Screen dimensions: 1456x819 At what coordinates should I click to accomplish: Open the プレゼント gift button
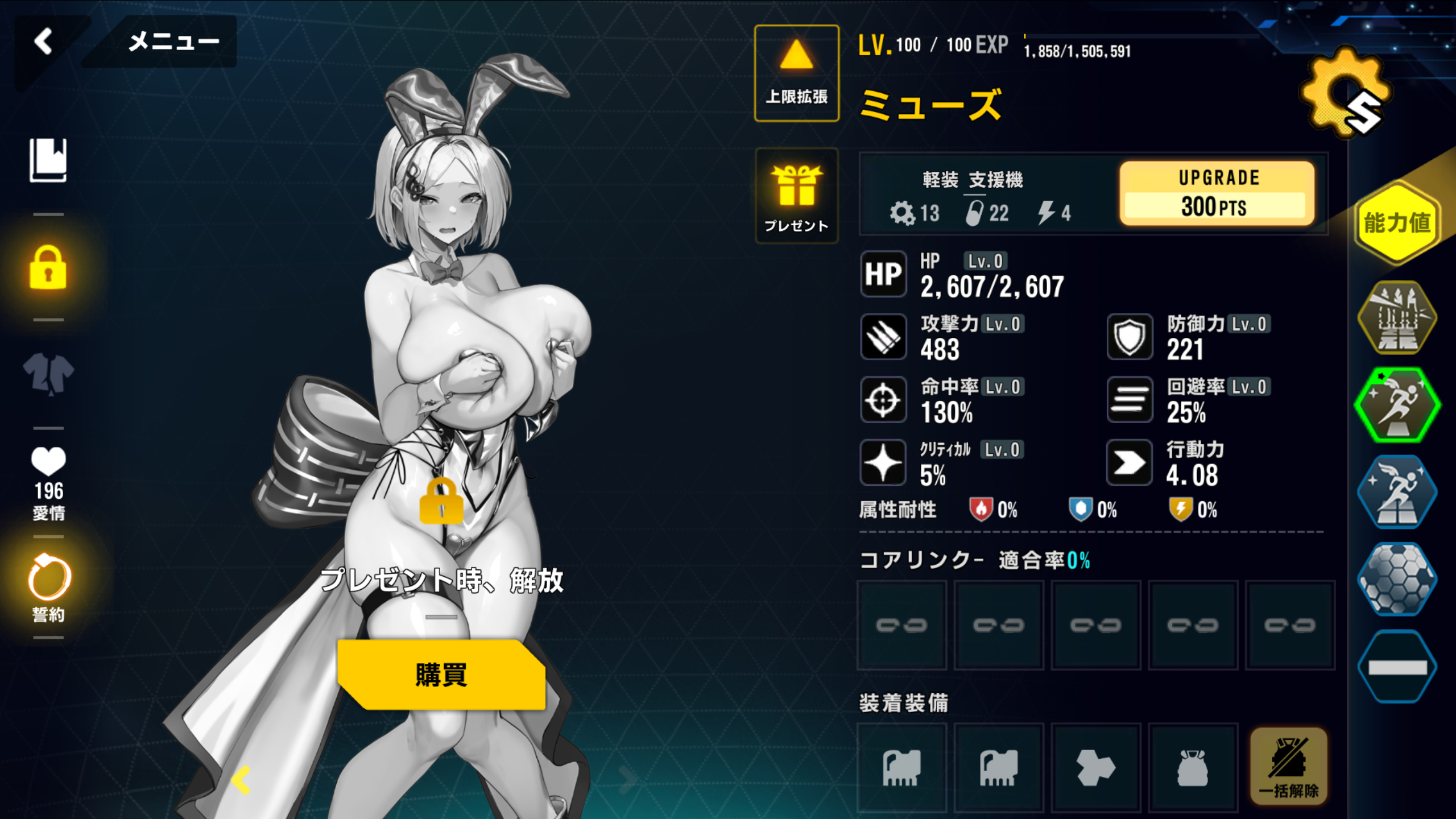796,196
